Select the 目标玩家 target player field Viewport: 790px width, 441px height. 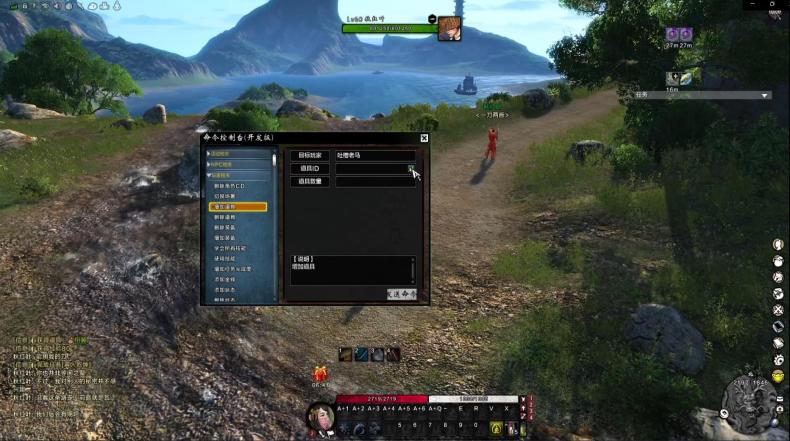[x=375, y=156]
